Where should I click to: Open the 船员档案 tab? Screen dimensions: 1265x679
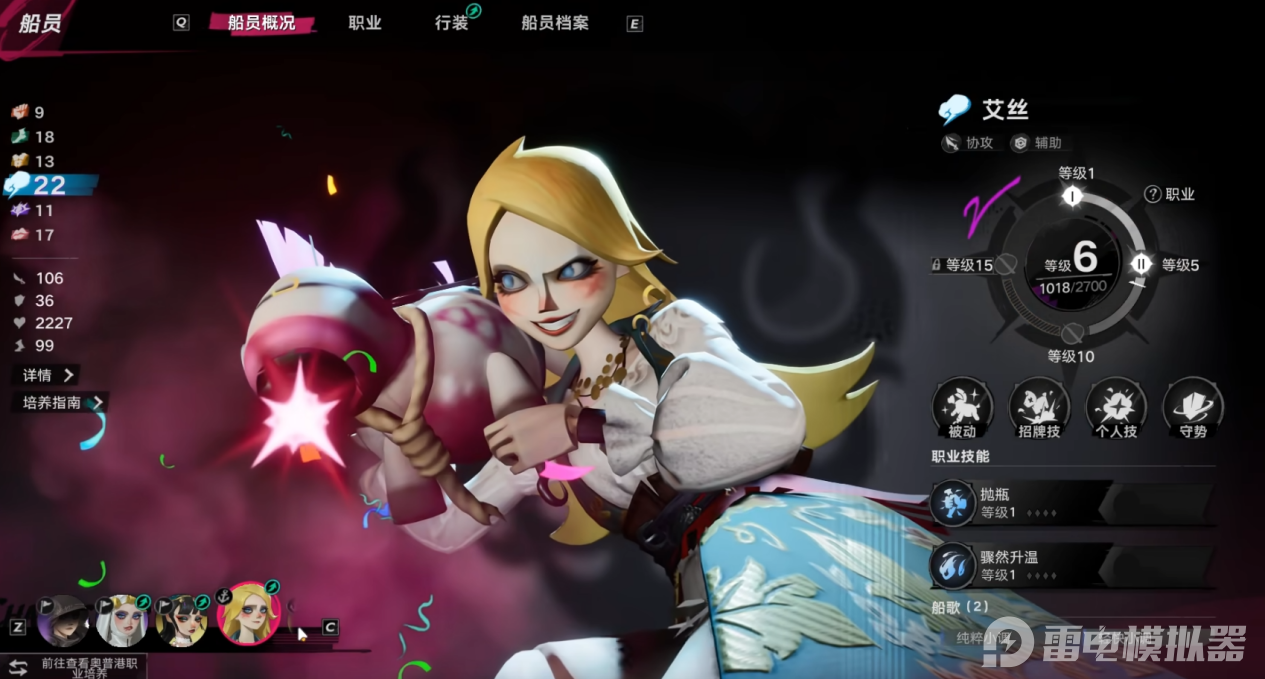coord(553,23)
